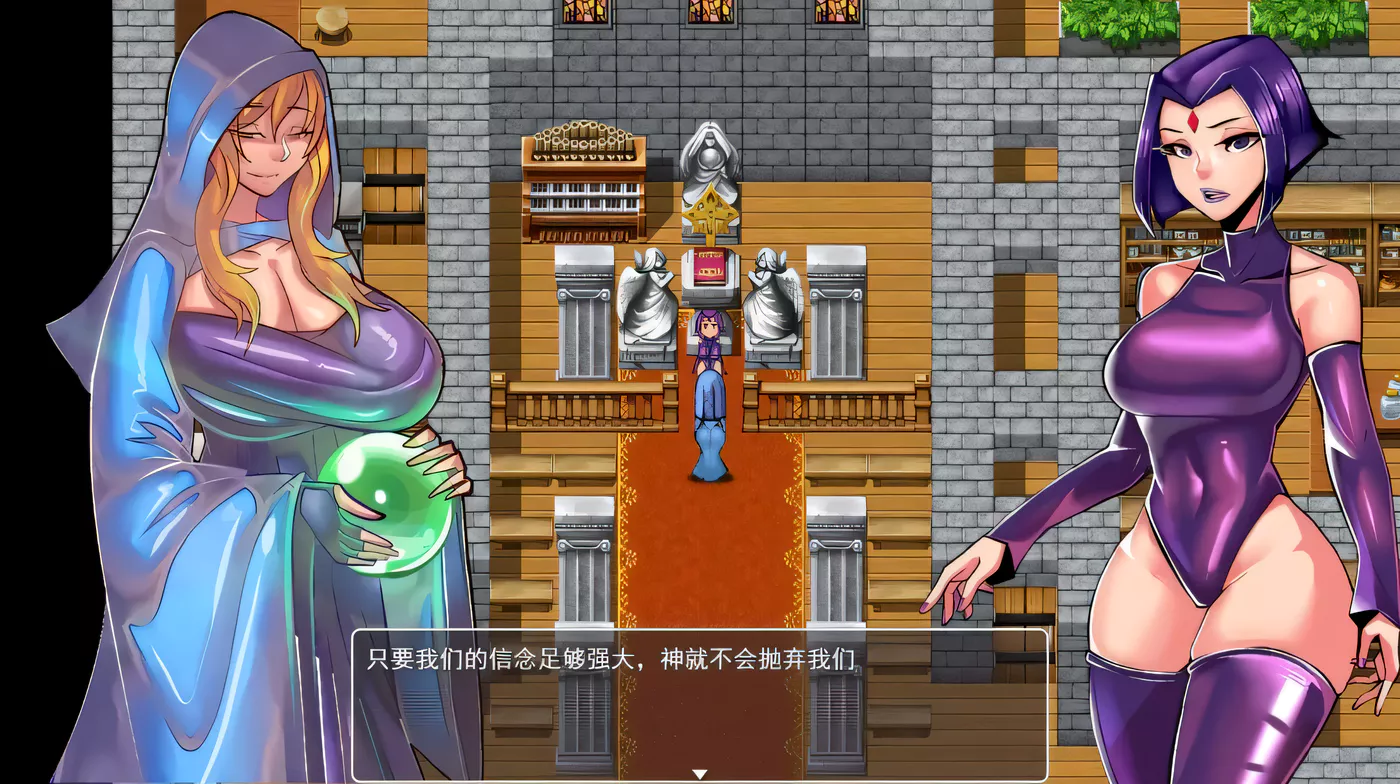This screenshot has width=1400, height=784.
Task: Click the left kneeling angel statue
Action: coord(647,298)
